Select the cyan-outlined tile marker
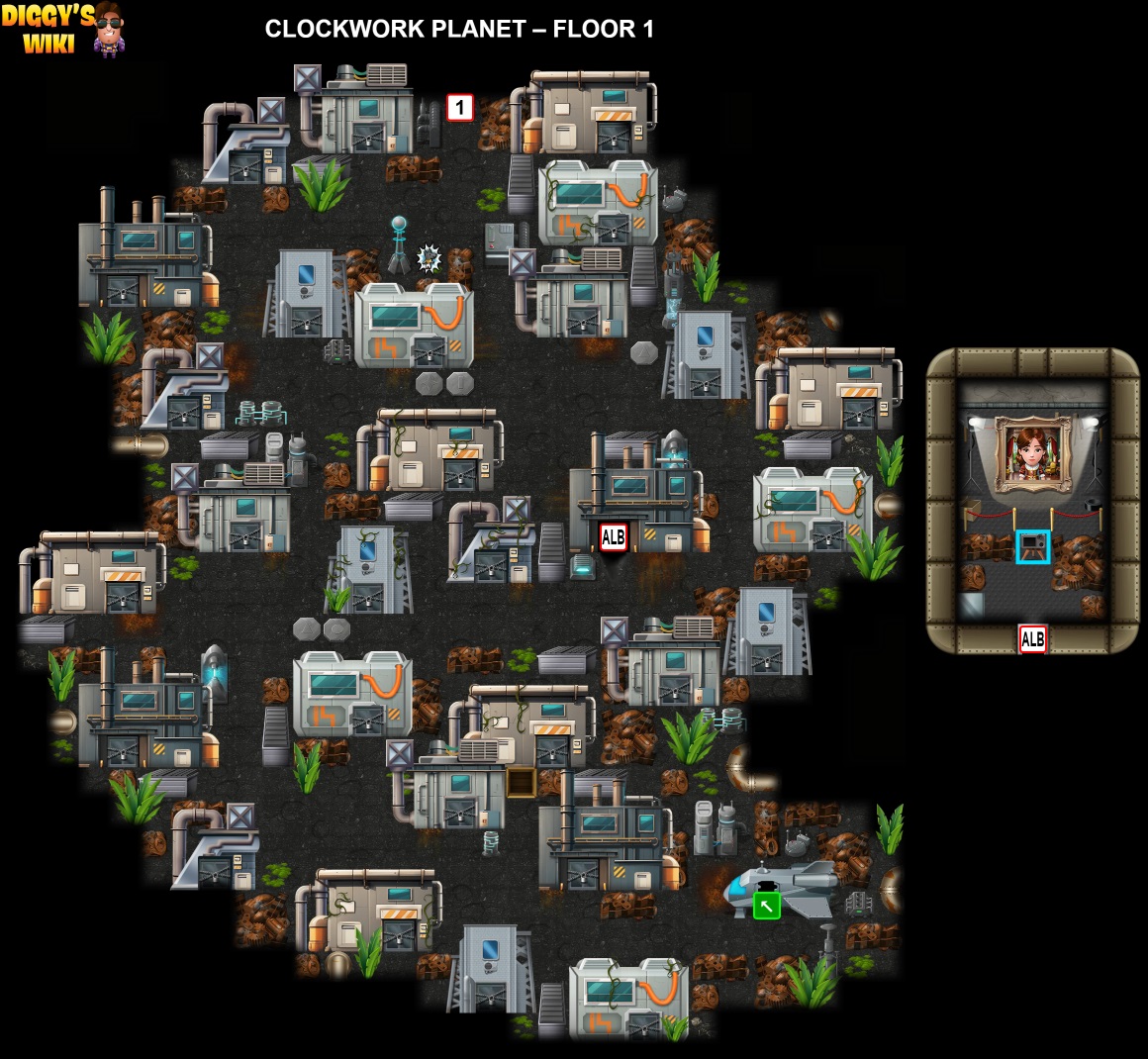The height and width of the screenshot is (1059, 1148). [1032, 546]
